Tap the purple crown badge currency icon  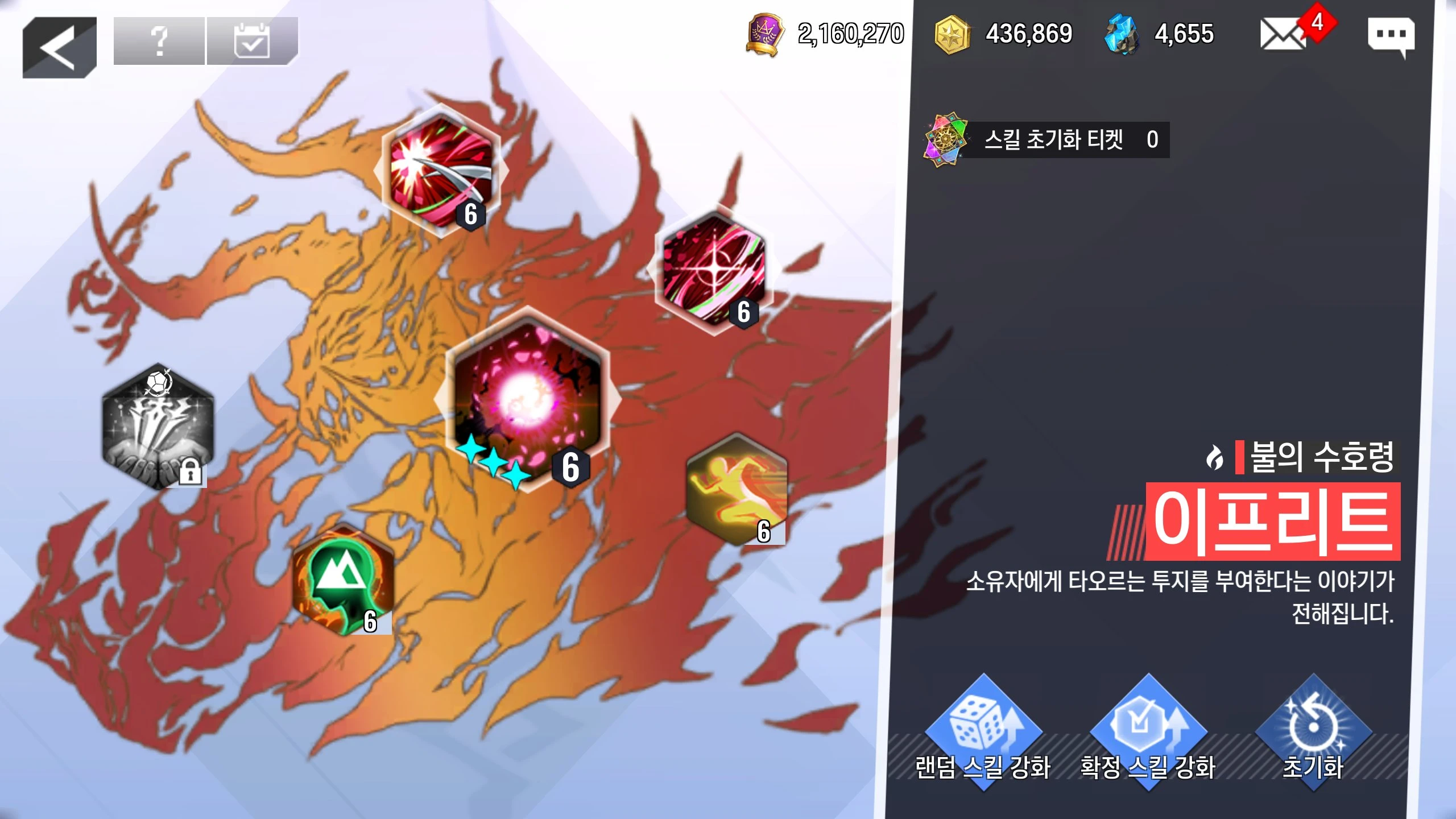(x=766, y=34)
